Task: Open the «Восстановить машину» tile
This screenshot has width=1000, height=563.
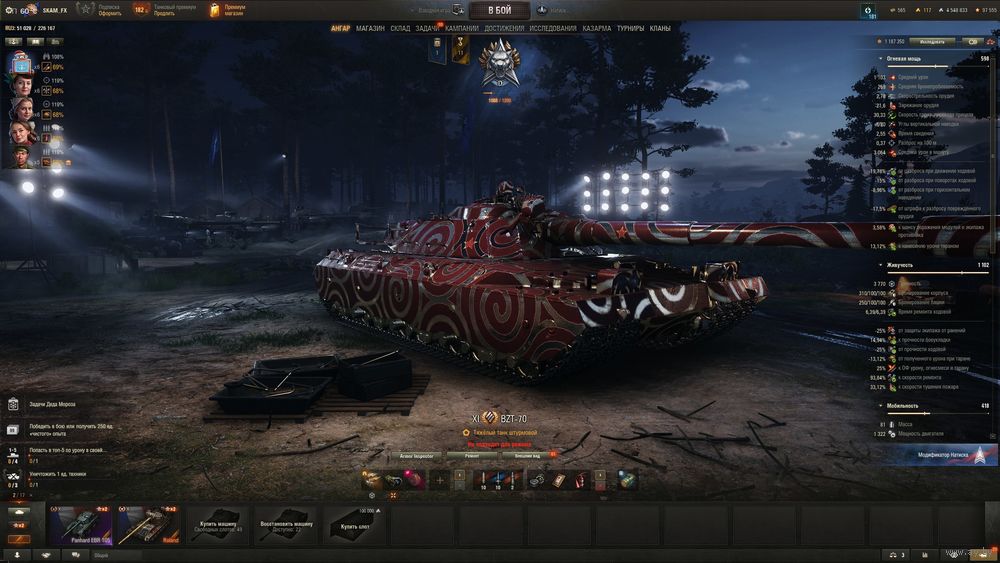Action: (x=287, y=525)
